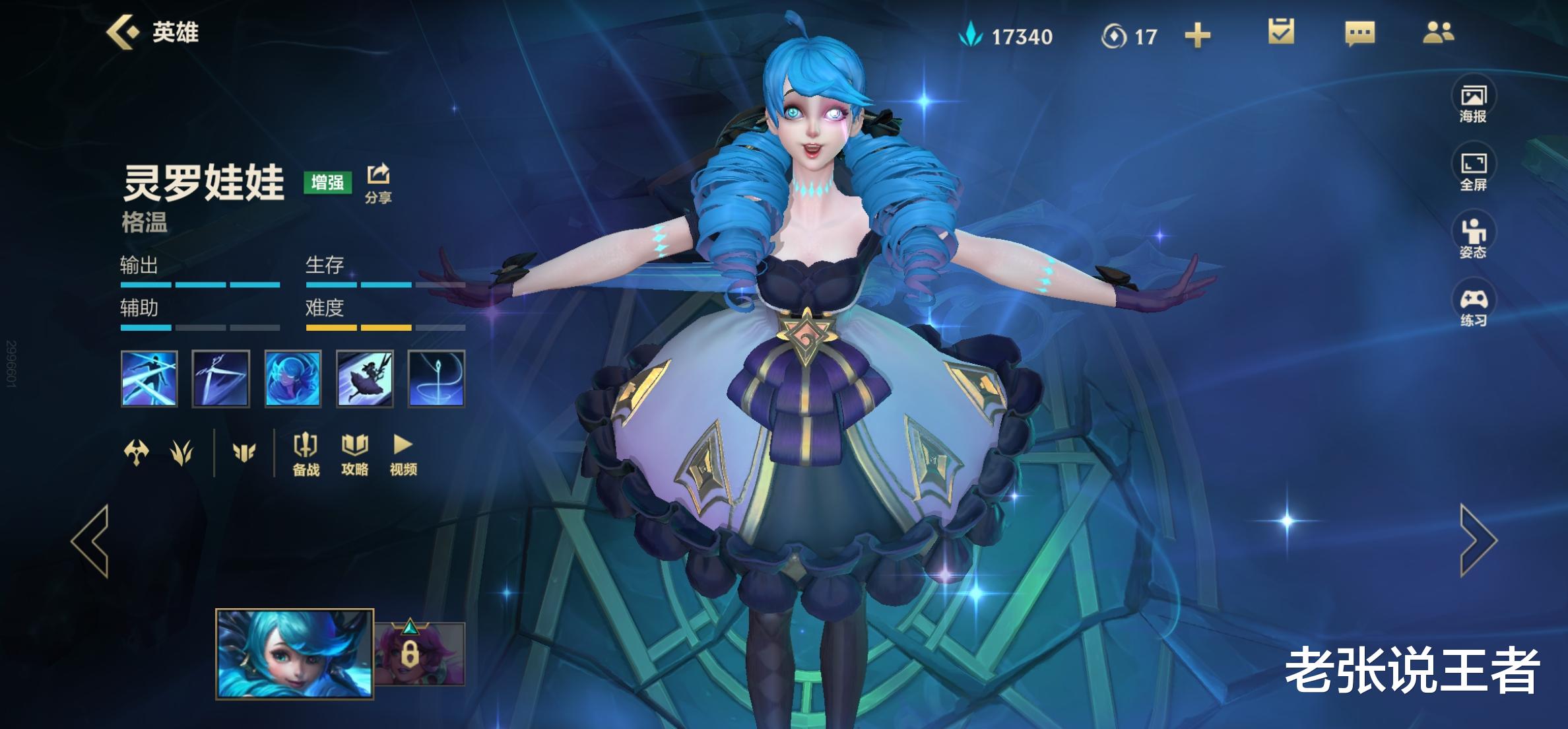Go back to the 英雄 hero list

point(152,32)
